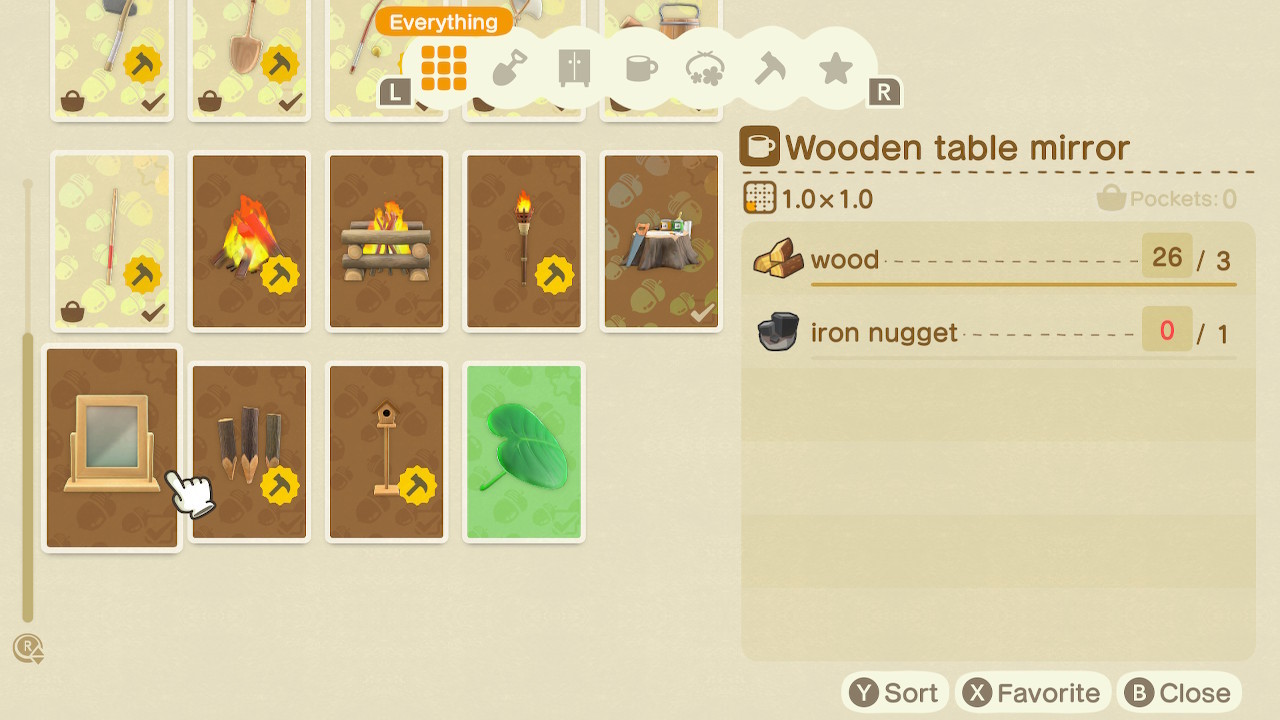Image resolution: width=1280 pixels, height=720 pixels.
Task: Open the star favorites category icon
Action: point(835,68)
